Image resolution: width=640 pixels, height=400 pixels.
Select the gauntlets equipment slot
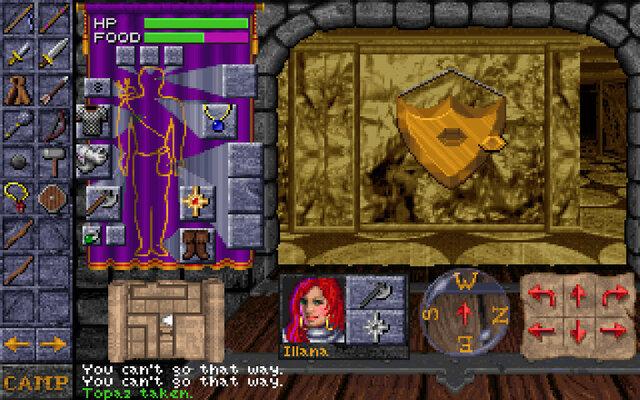[x=93, y=156]
